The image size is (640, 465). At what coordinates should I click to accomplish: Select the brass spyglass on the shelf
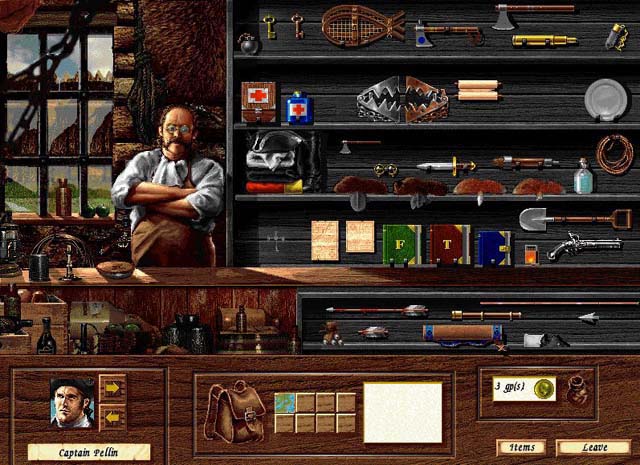pos(544,41)
